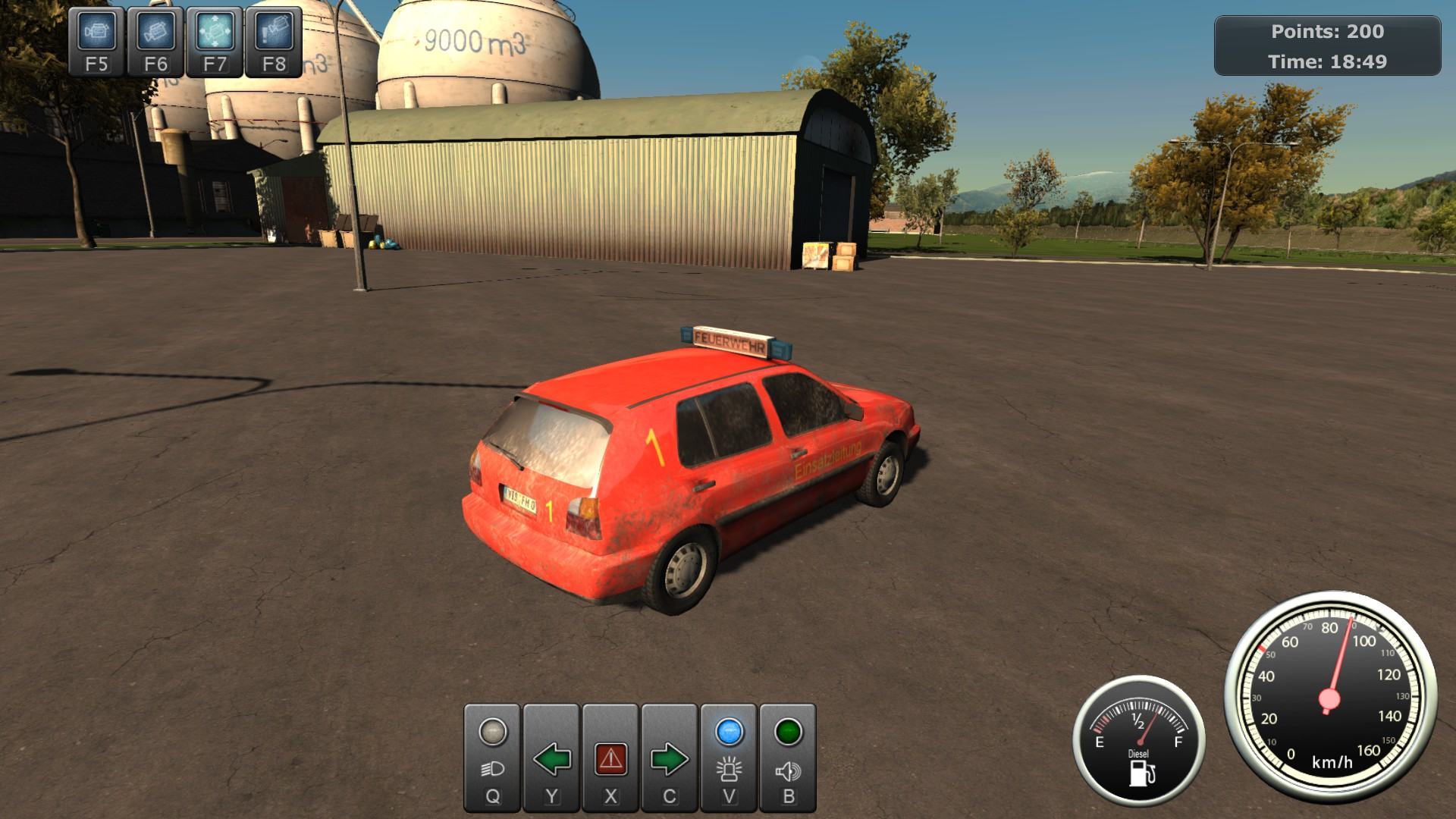Switch to the F5 straight camera view
Viewport: 1456px width, 819px height.
point(97,42)
